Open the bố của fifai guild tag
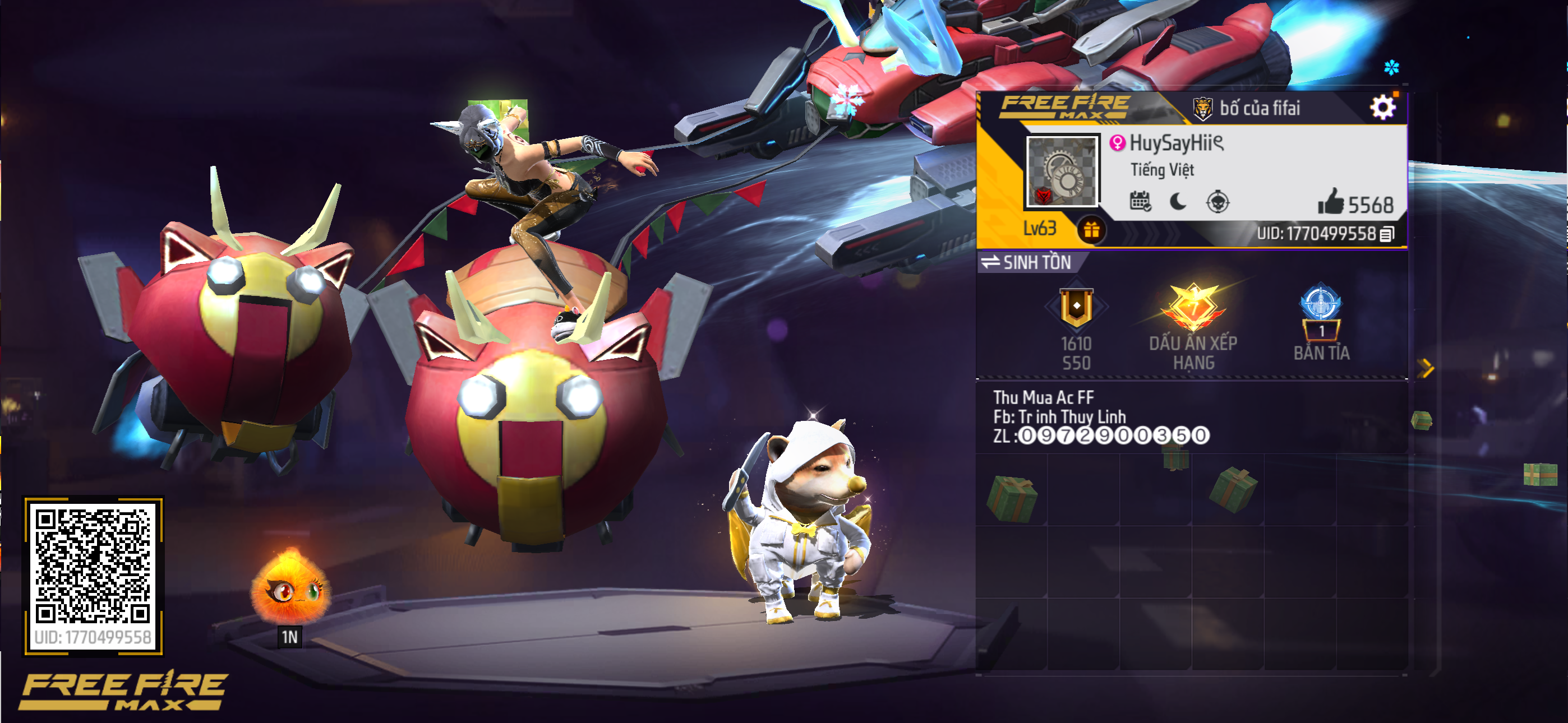Viewport: 1568px width, 723px height. 1248,108
